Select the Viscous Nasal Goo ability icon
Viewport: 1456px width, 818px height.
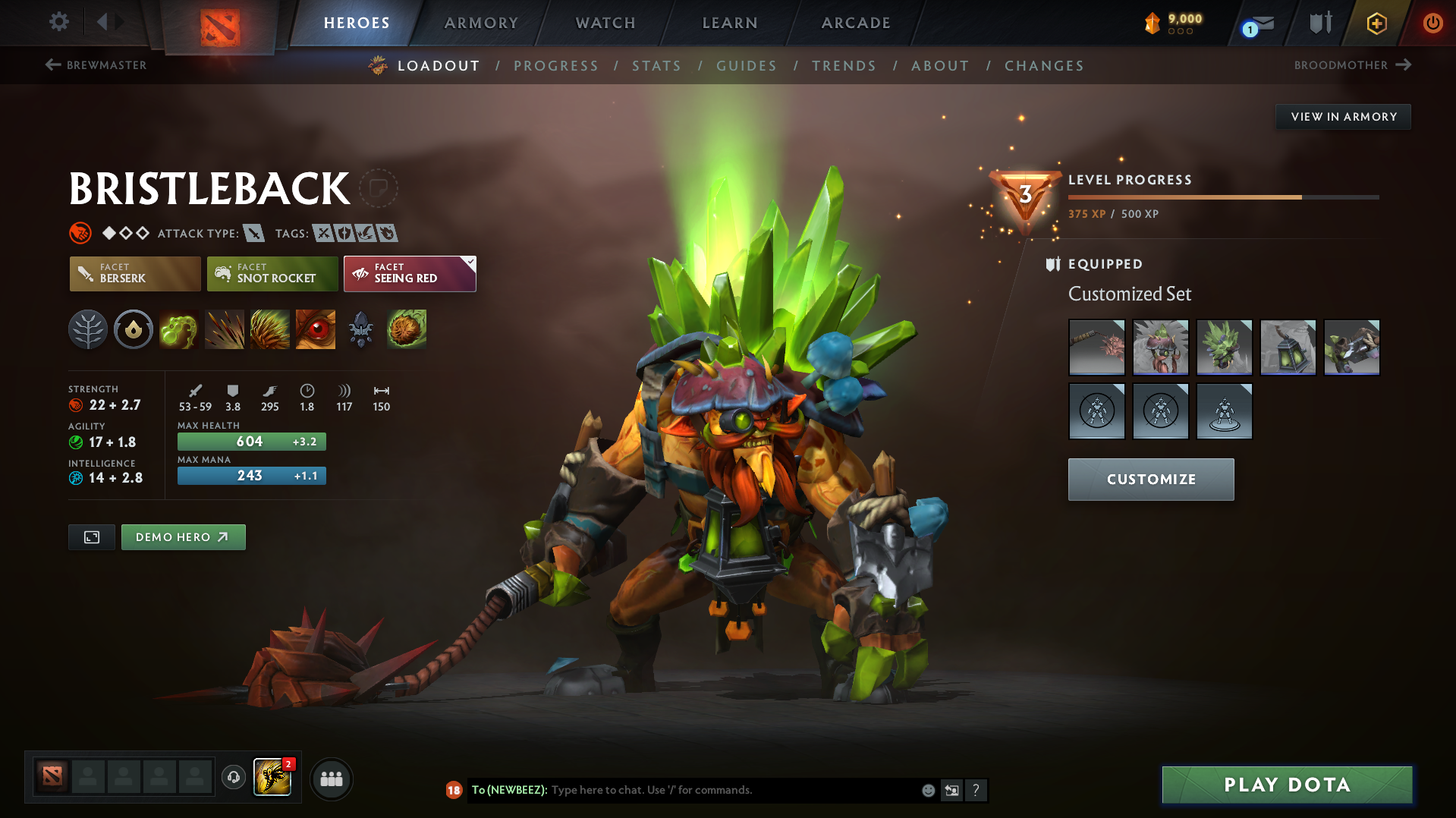[x=179, y=329]
